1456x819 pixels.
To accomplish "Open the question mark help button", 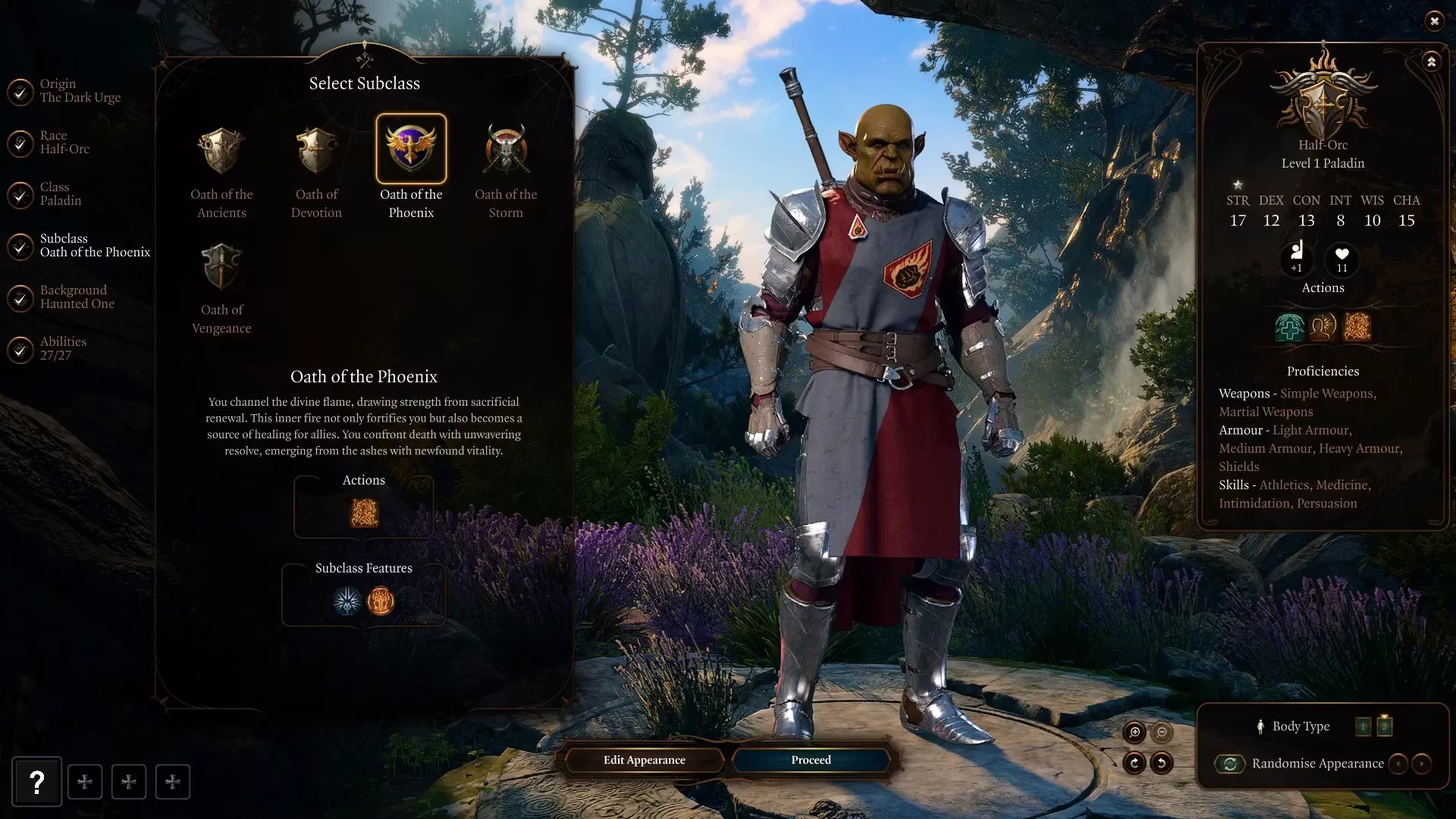I will tap(36, 782).
